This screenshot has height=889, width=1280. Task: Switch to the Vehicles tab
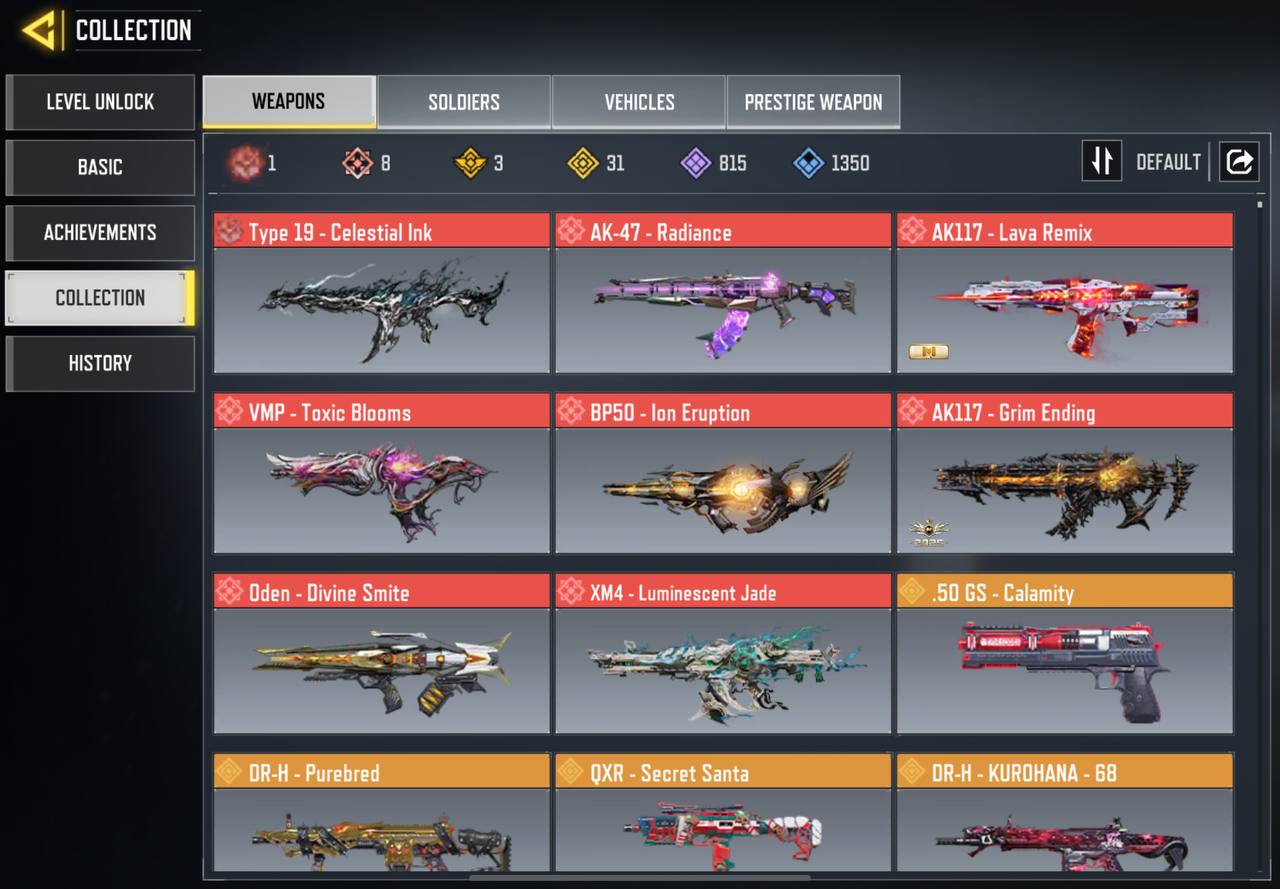pos(639,102)
